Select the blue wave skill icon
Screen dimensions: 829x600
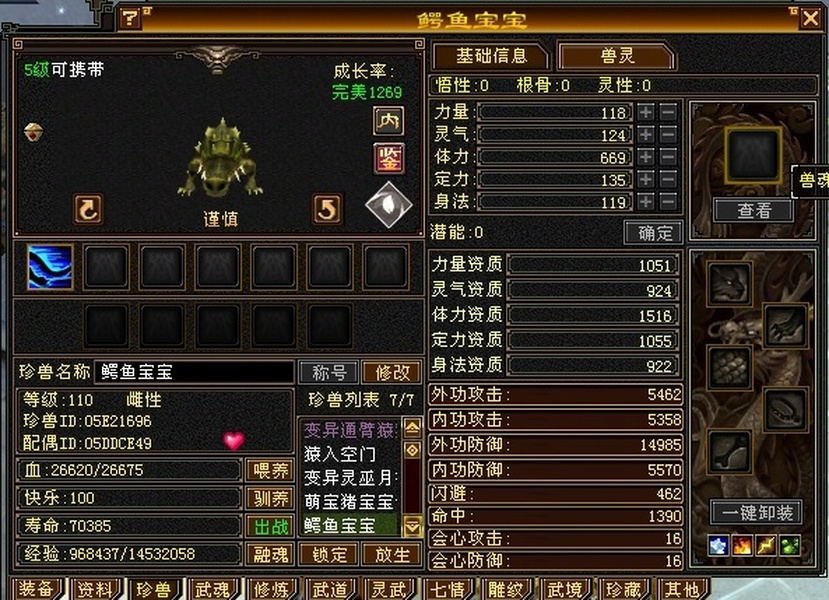(50, 268)
